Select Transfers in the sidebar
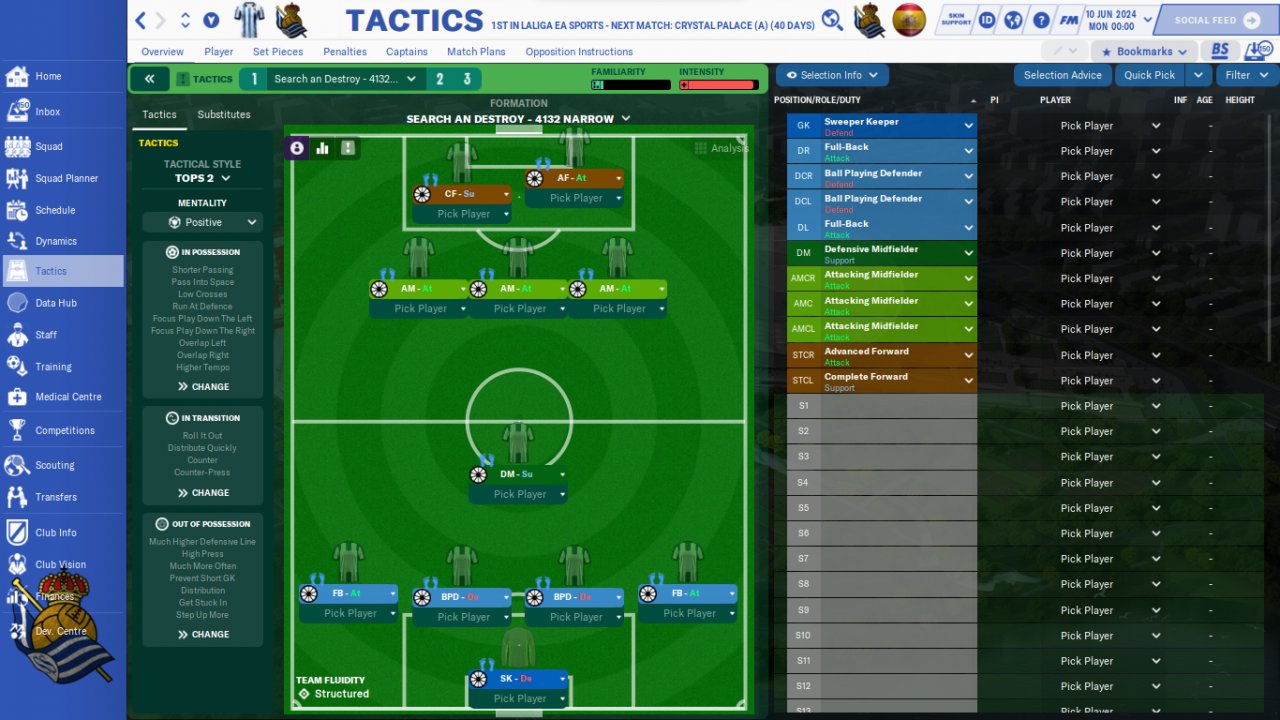The width and height of the screenshot is (1280, 720). (55, 497)
